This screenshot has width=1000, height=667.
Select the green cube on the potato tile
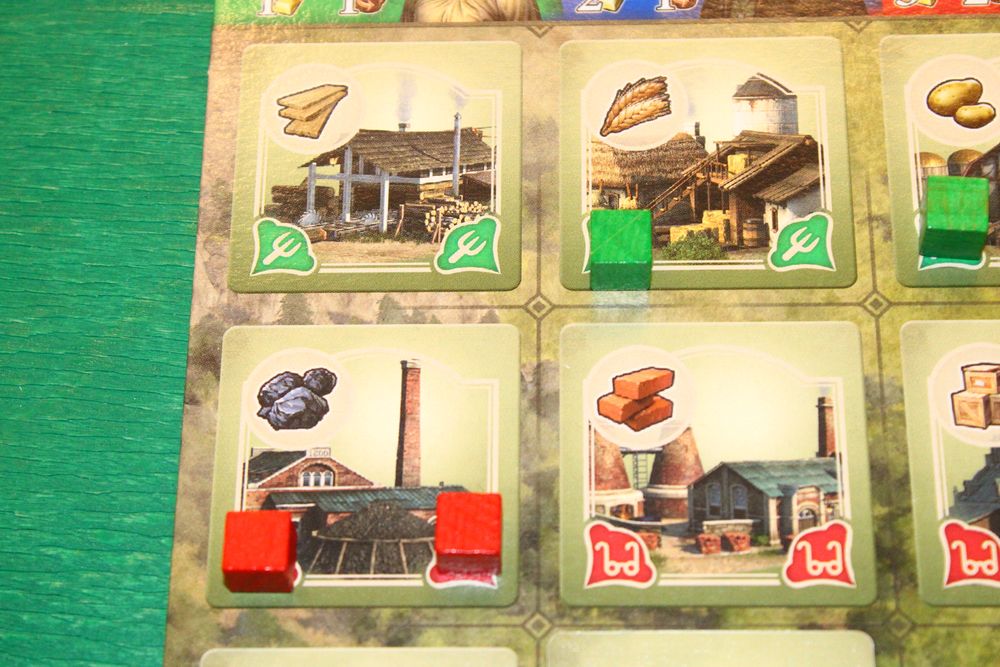[x=953, y=216]
